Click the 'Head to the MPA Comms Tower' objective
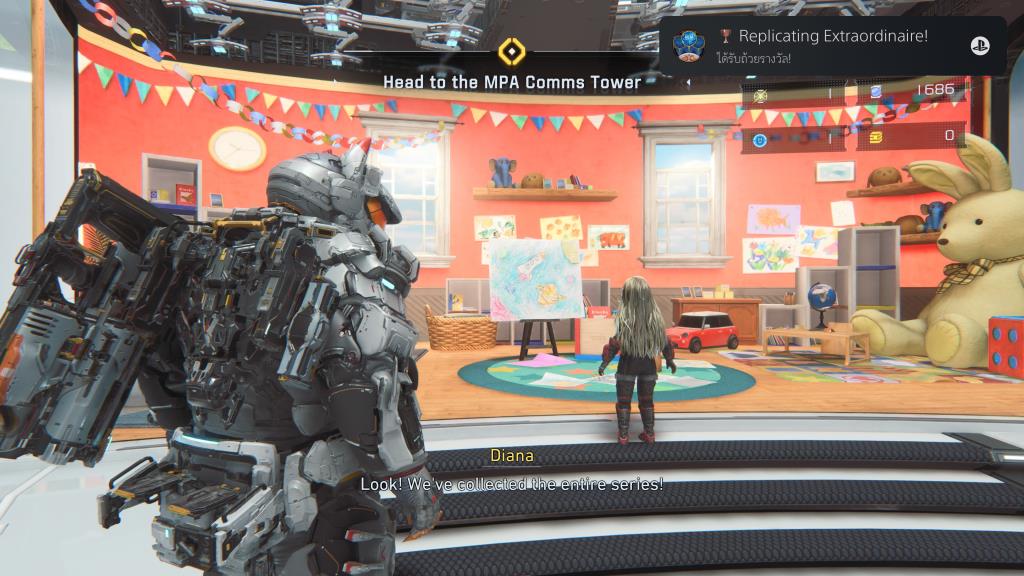The width and height of the screenshot is (1024, 576). (511, 82)
